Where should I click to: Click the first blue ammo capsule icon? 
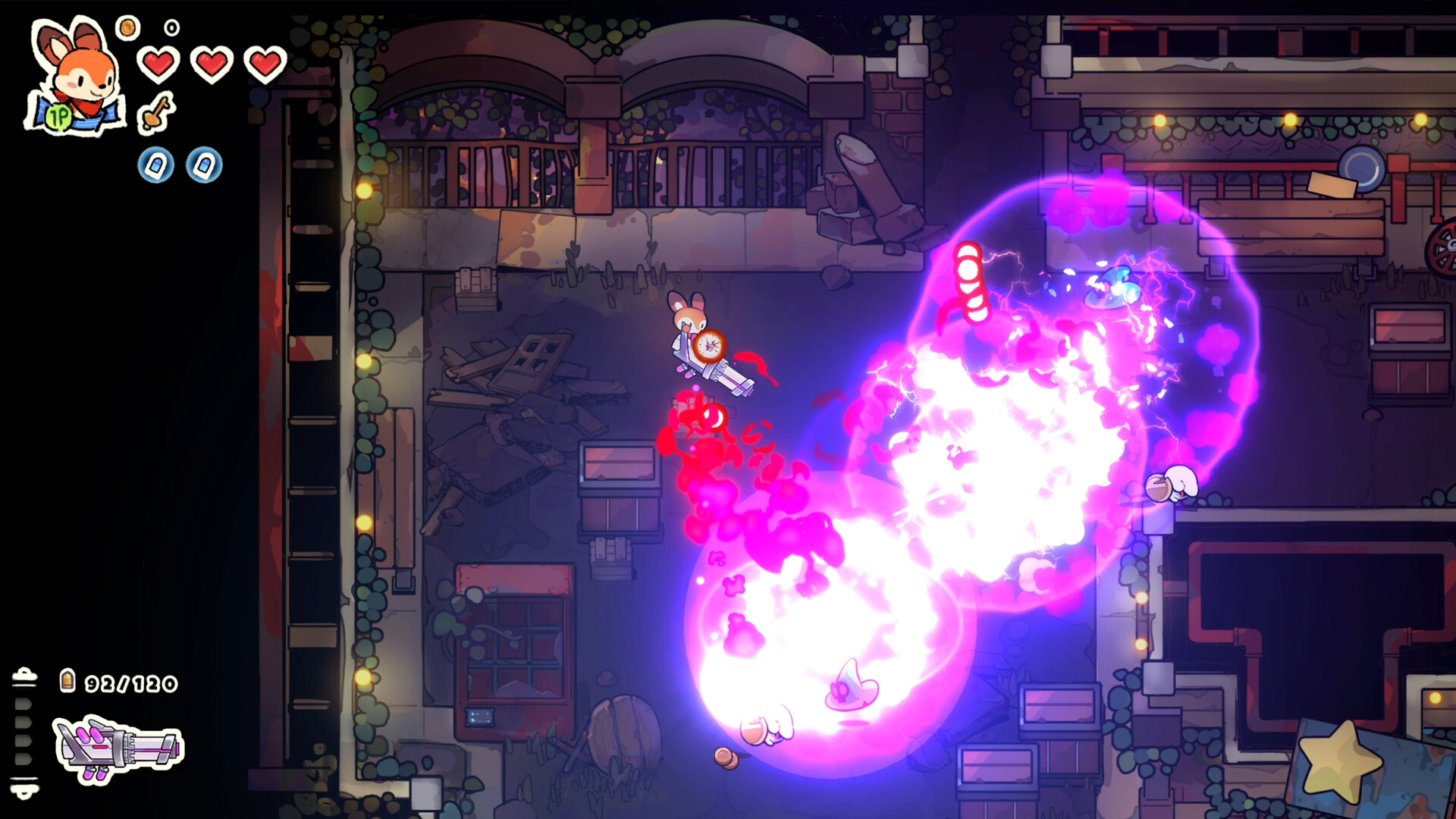155,165
